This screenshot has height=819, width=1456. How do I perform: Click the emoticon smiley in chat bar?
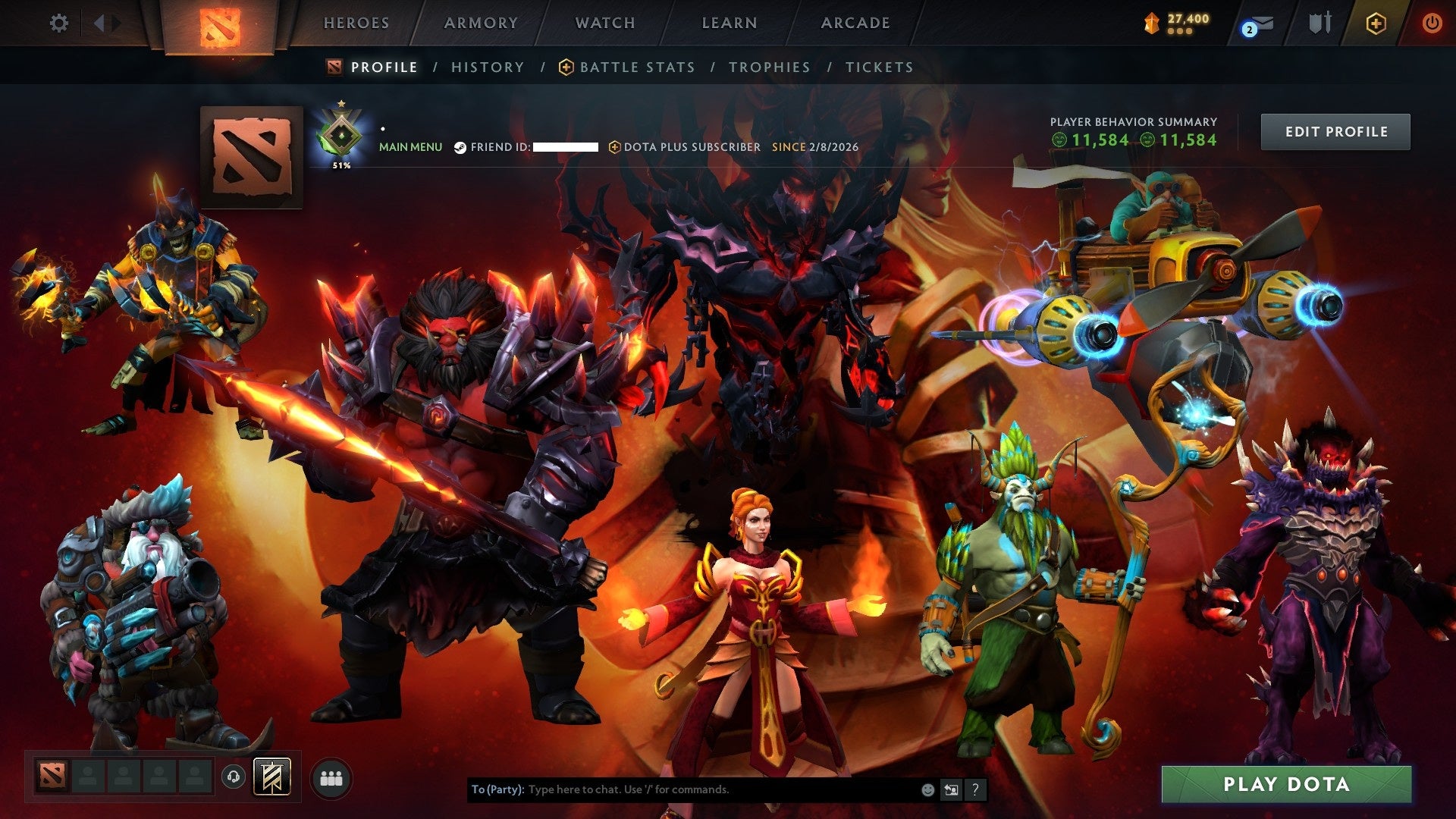point(927,789)
